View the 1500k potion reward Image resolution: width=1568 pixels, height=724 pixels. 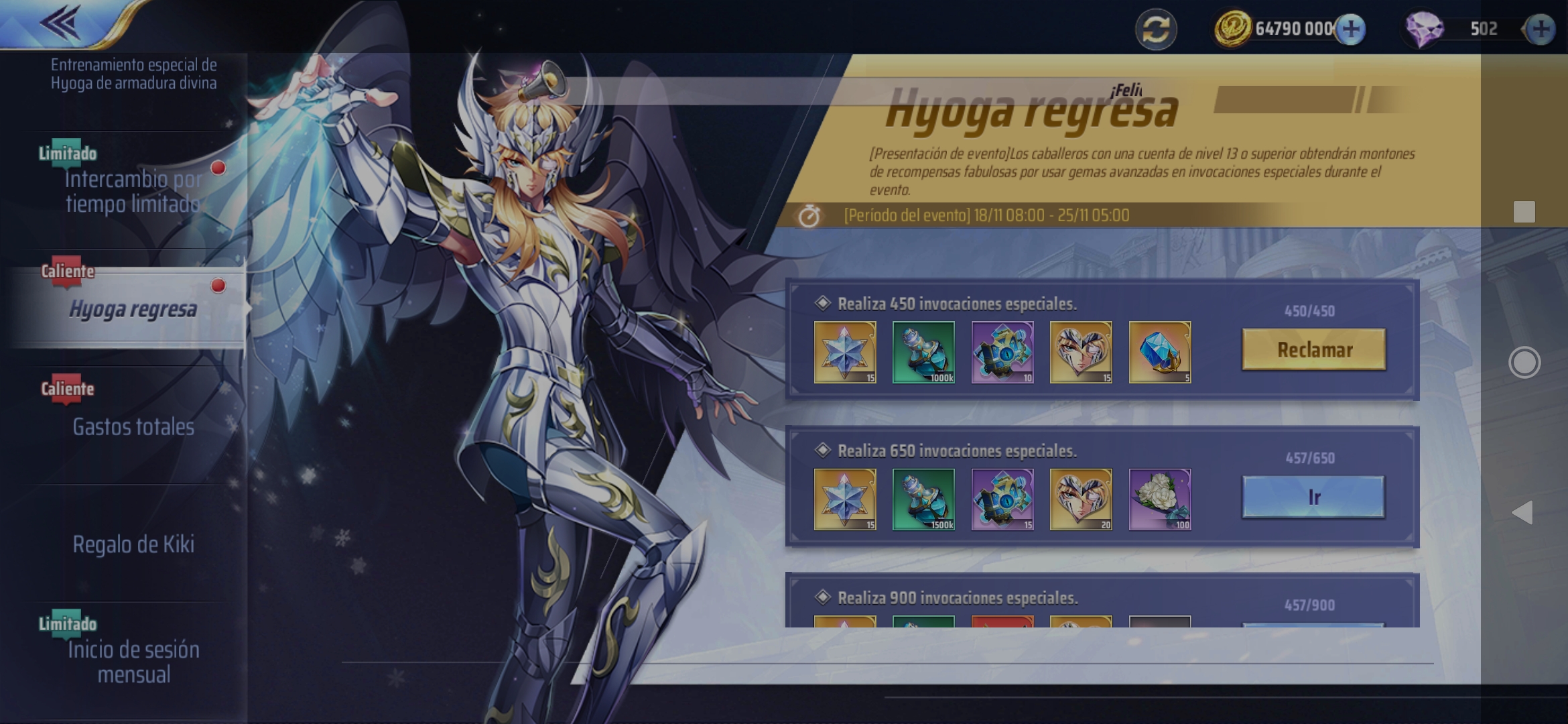coord(923,499)
